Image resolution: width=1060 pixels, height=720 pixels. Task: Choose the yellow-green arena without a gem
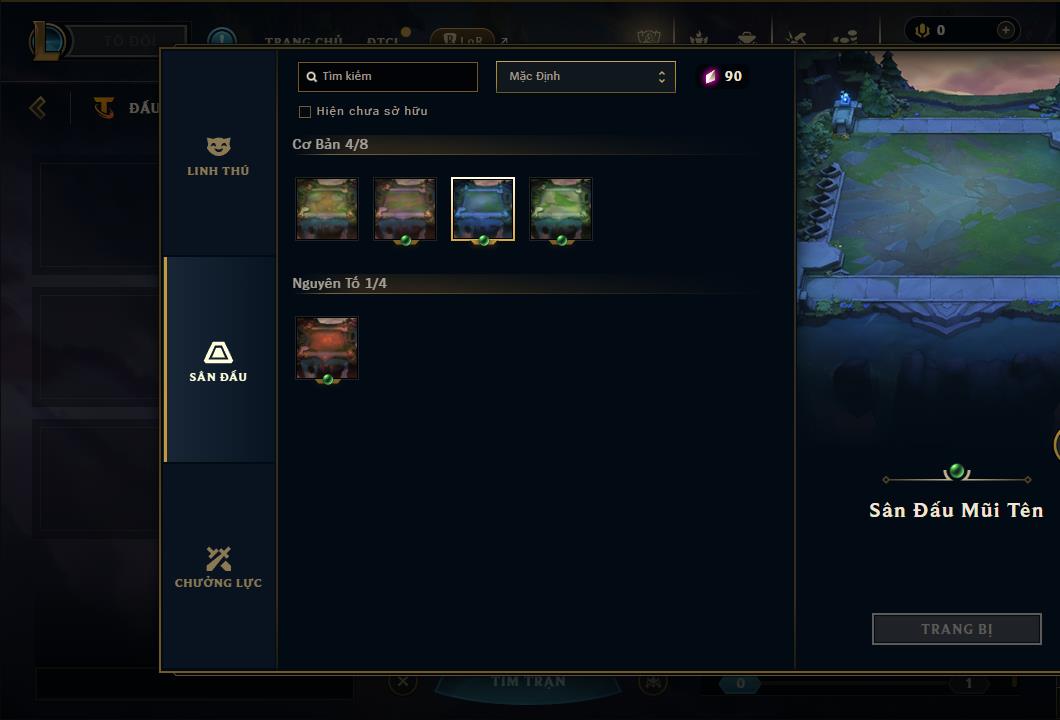tap(327, 209)
